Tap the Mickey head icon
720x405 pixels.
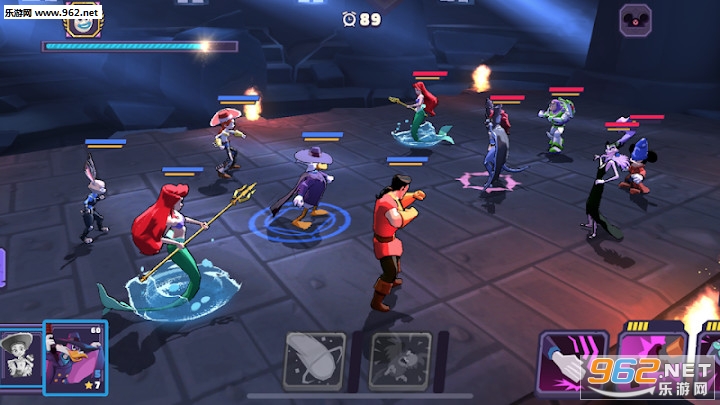[x=635, y=20]
